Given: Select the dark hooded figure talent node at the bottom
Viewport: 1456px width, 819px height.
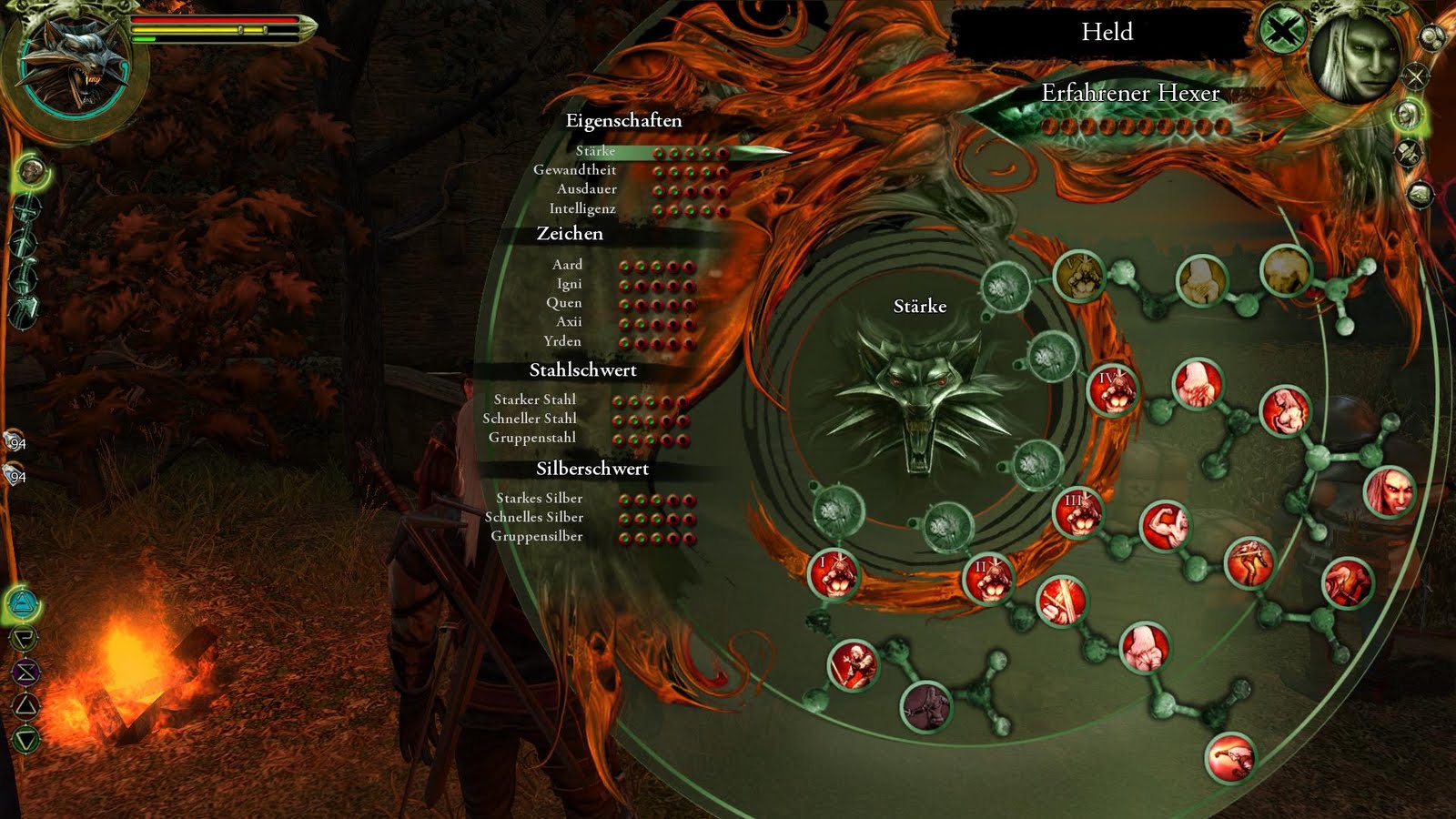Looking at the screenshot, I should 924,707.
